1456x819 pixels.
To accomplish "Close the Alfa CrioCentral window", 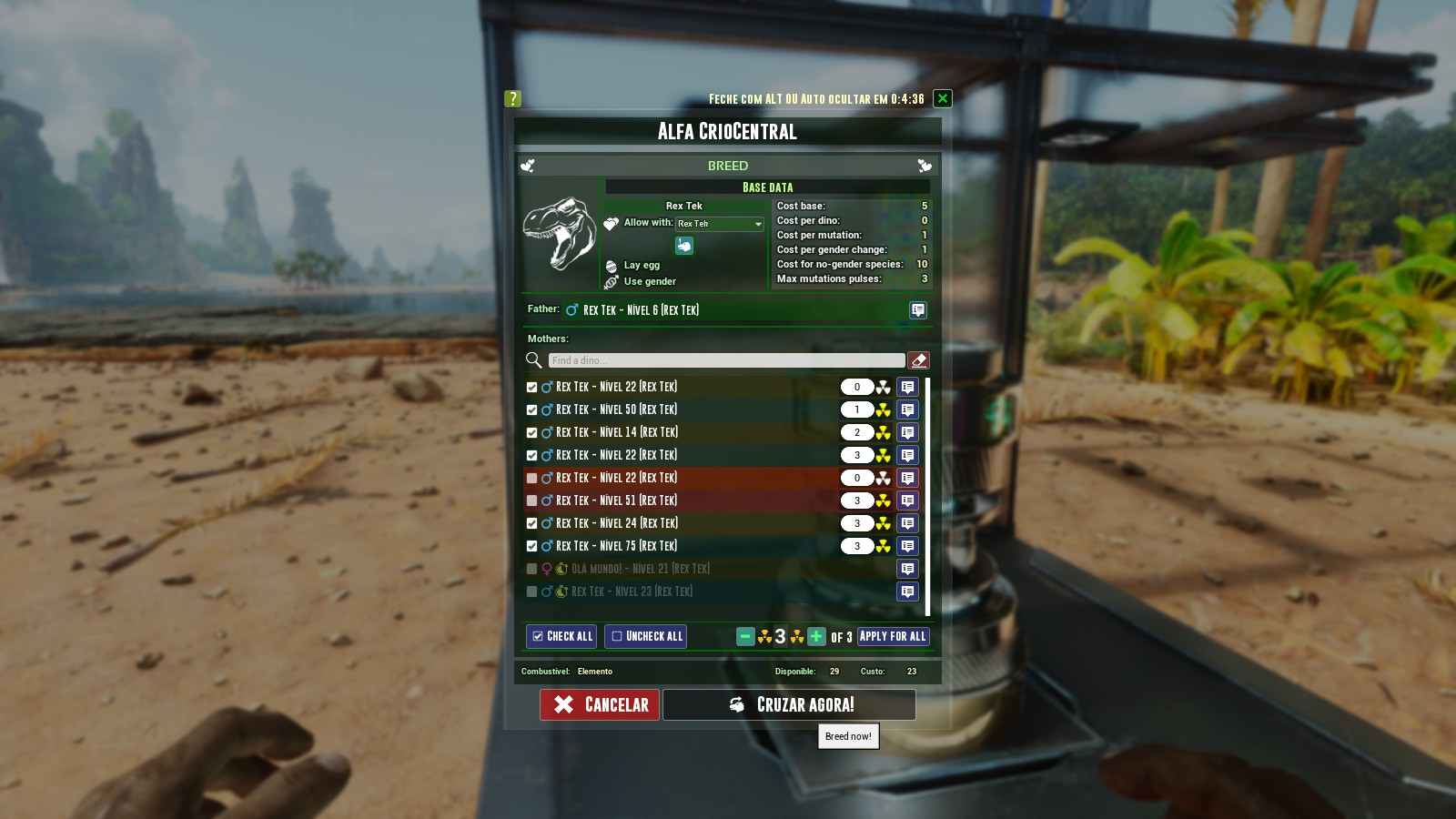I will 943,98.
